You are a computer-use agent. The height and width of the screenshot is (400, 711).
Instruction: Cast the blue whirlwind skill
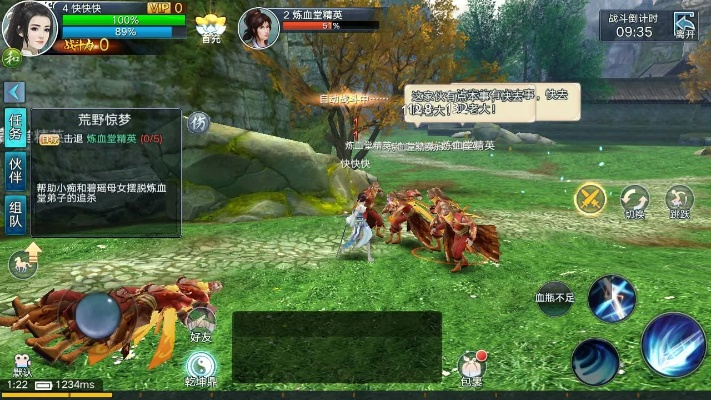tap(595, 361)
